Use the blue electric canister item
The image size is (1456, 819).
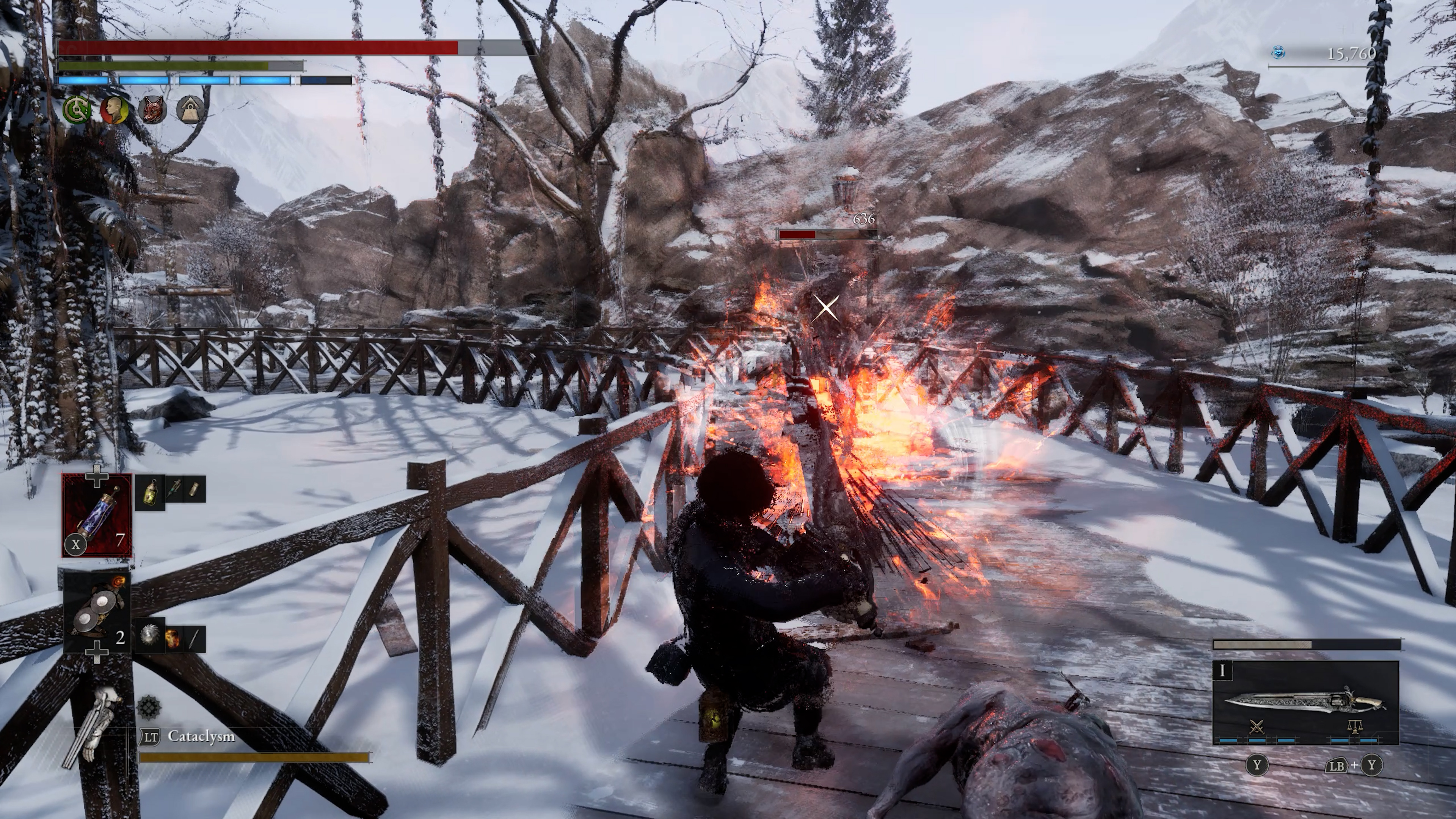pos(97,516)
